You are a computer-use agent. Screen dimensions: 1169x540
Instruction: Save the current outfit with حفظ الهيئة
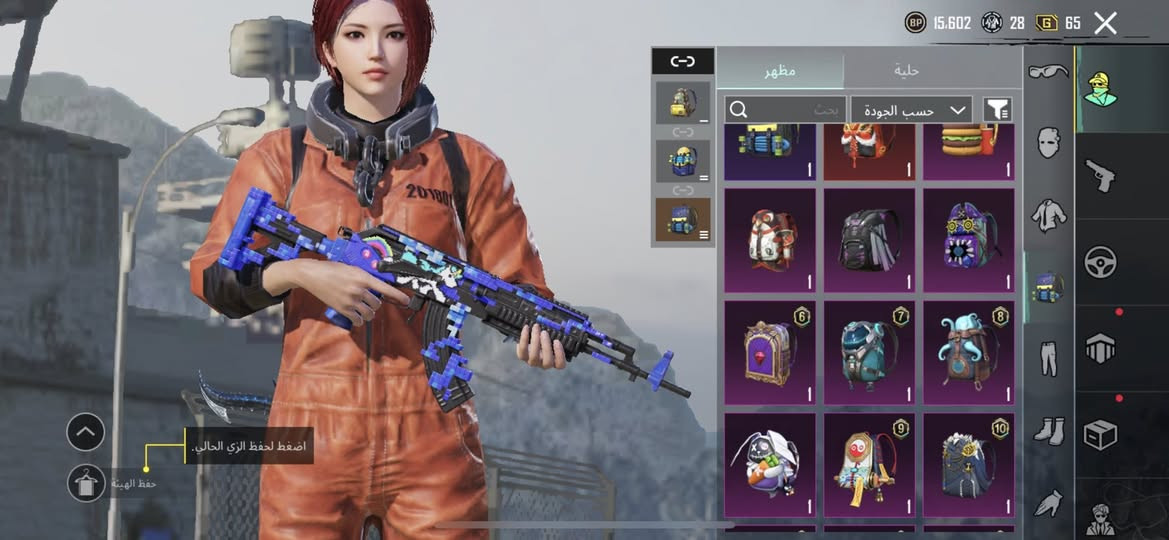coord(87,483)
